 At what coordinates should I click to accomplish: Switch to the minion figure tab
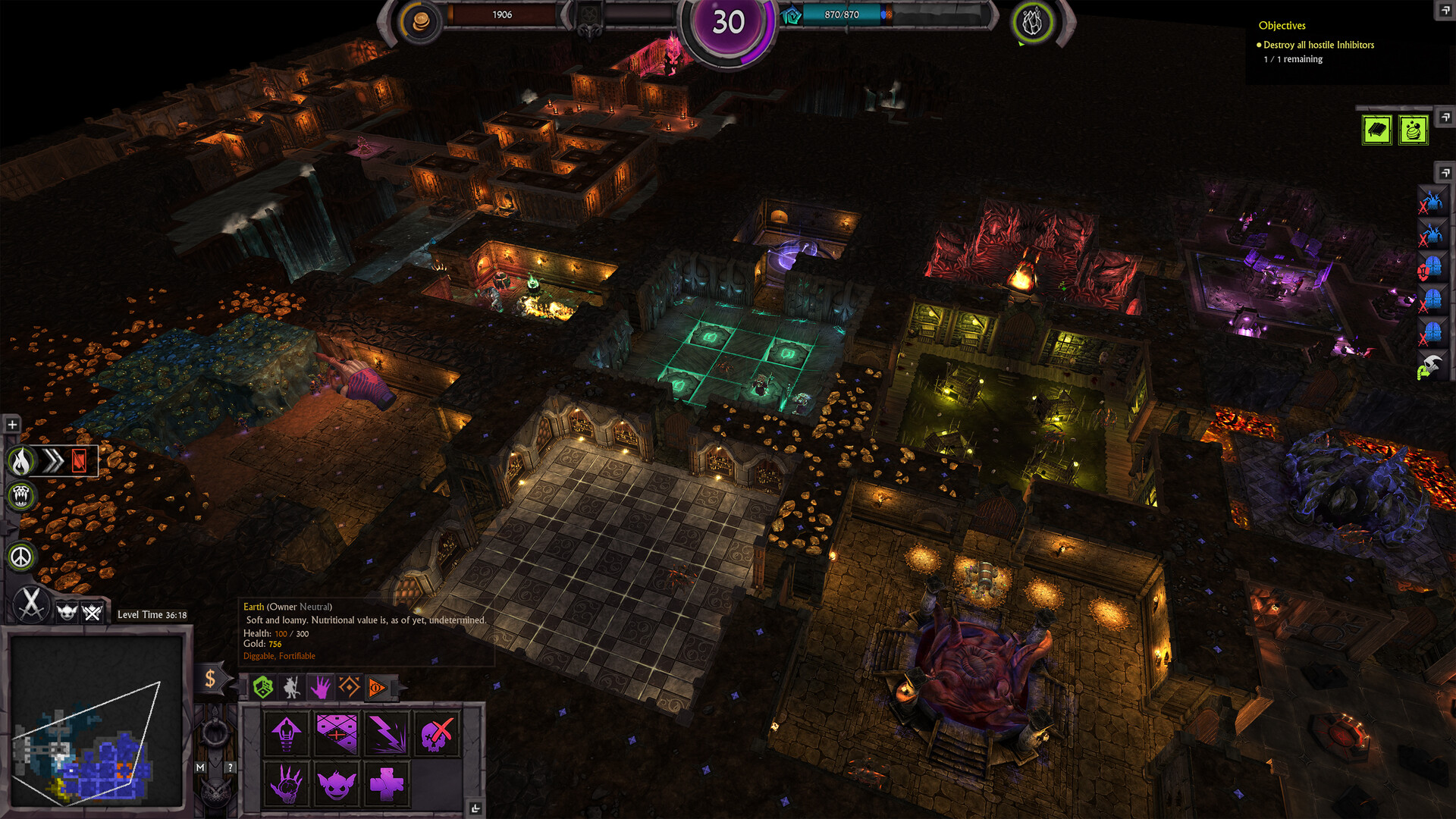[x=291, y=687]
